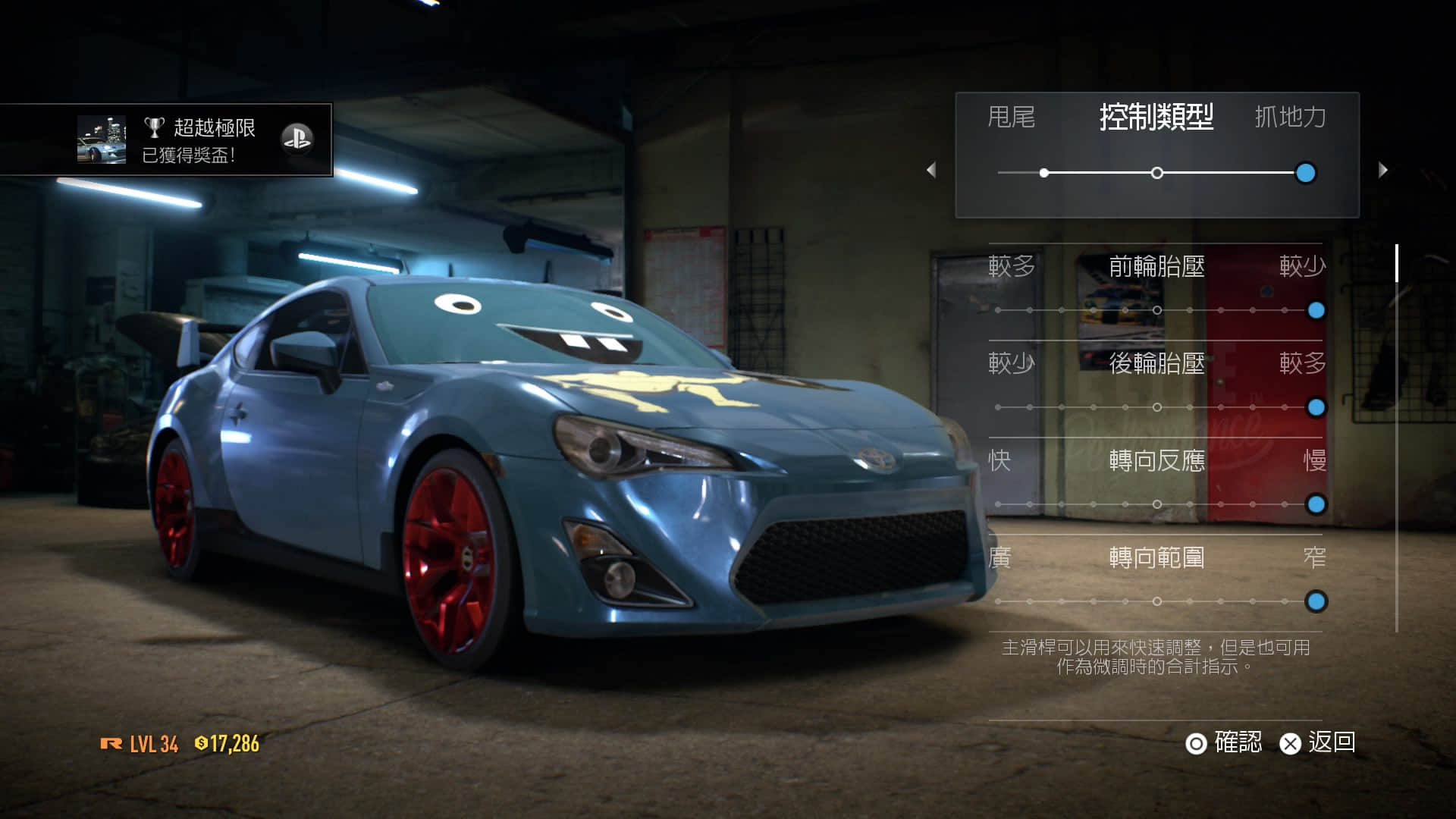Open the 超越極限 trophy notification
1456x819 pixels.
167,140
